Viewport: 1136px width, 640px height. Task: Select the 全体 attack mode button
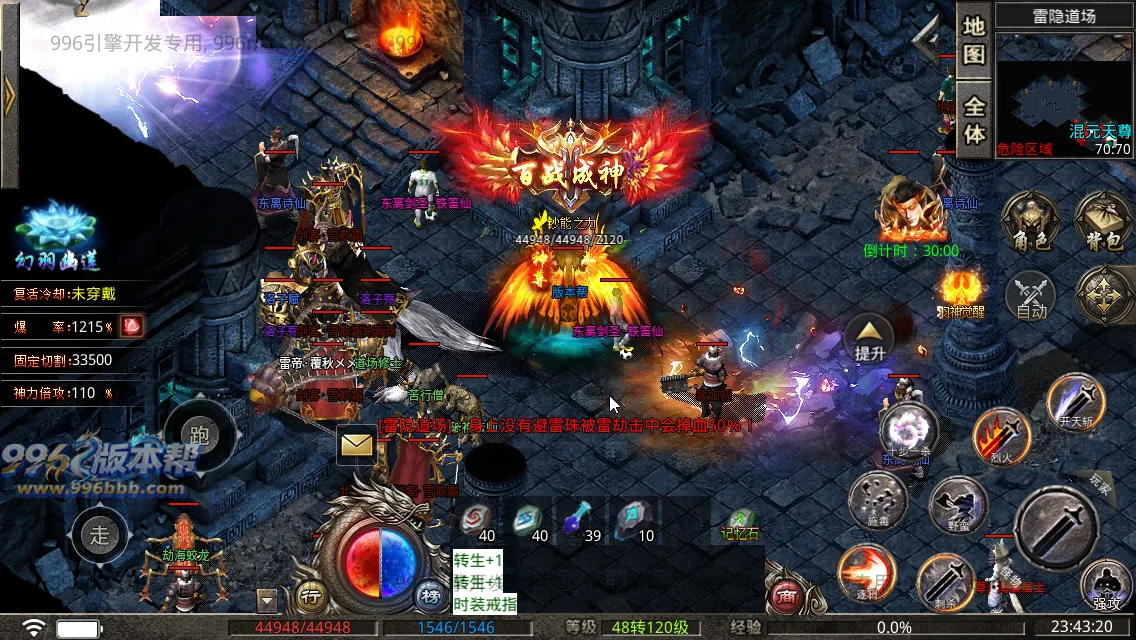(x=974, y=118)
